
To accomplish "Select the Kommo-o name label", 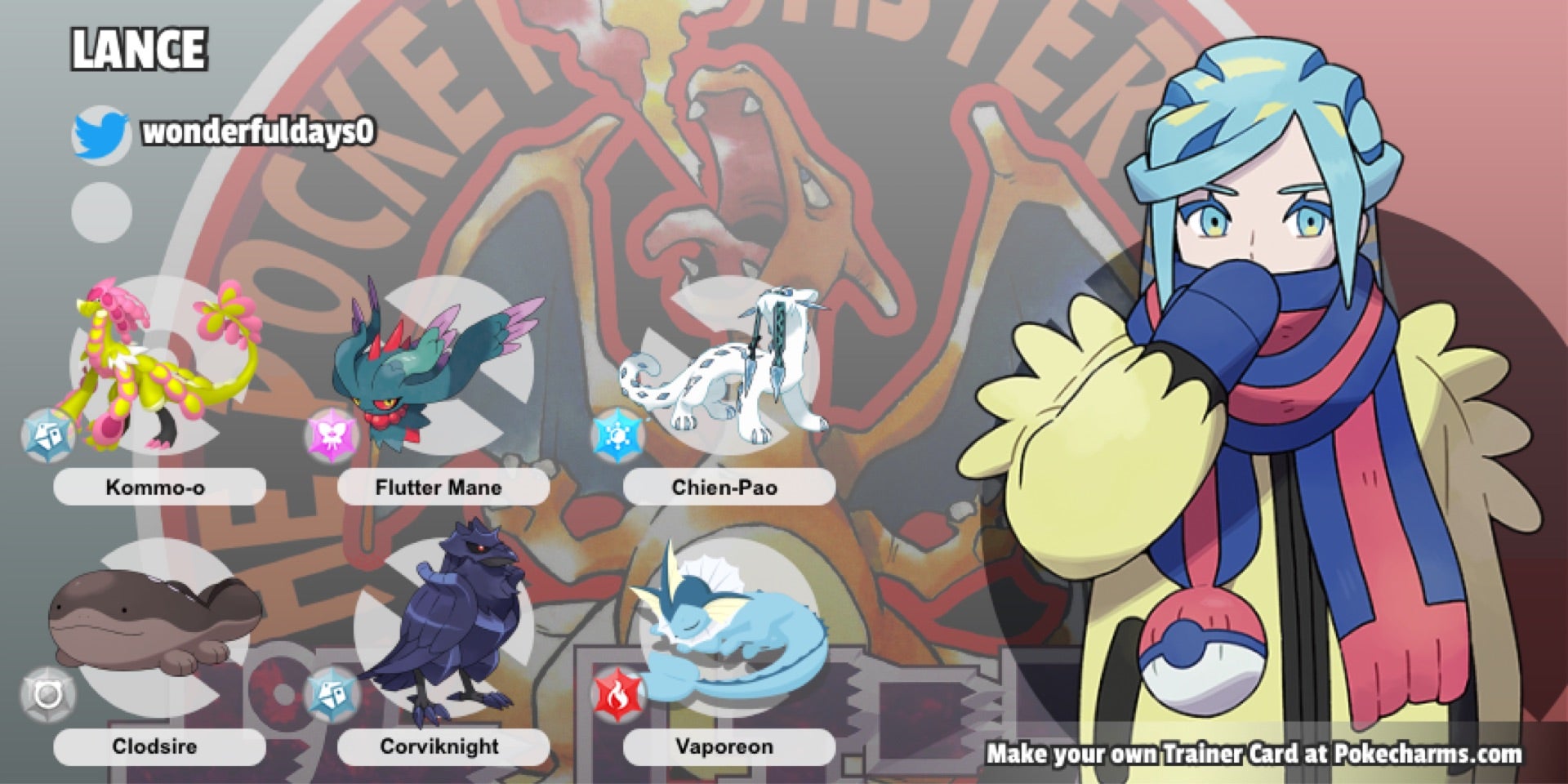I will click(x=155, y=488).
